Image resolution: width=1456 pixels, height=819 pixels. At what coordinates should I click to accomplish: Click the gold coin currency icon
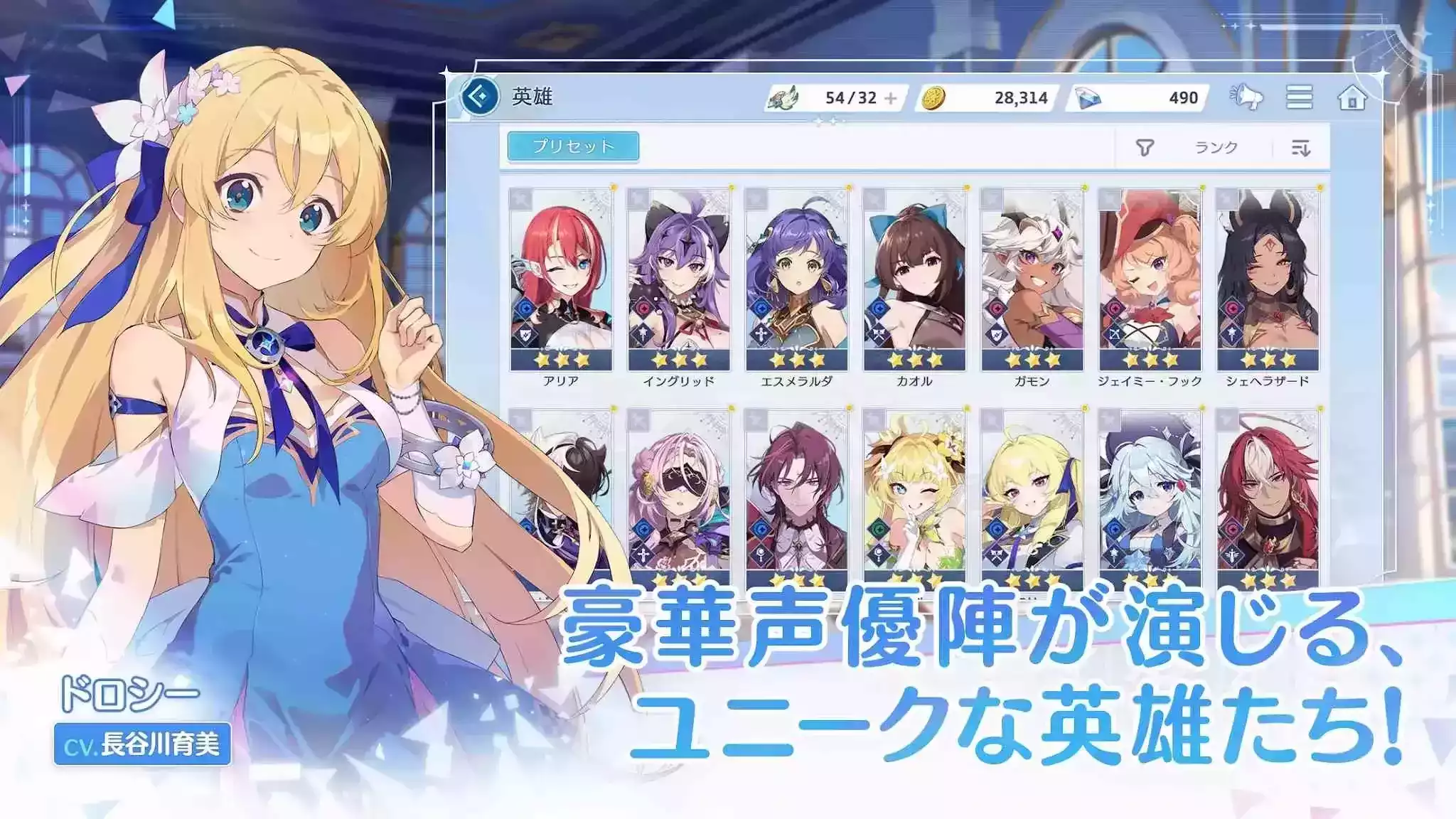pyautogui.click(x=933, y=99)
